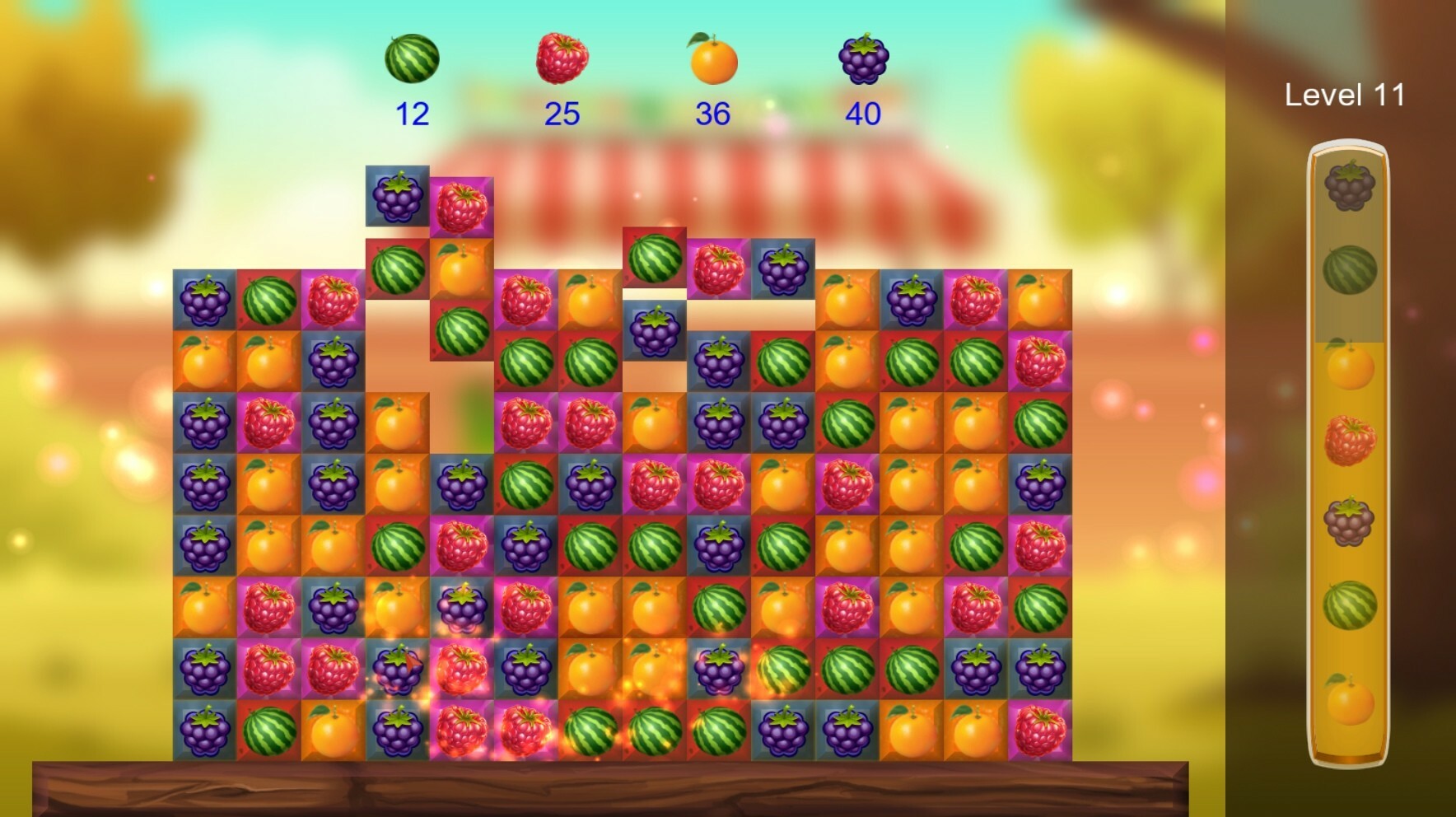The height and width of the screenshot is (817, 1456).
Task: Click the raspberry counter icon at top
Action: tap(562, 57)
